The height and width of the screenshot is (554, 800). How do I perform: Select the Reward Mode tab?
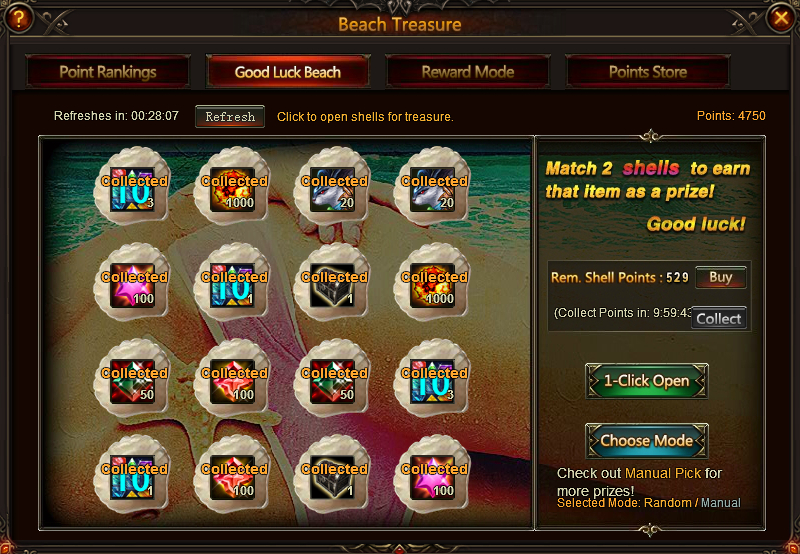tap(468, 72)
